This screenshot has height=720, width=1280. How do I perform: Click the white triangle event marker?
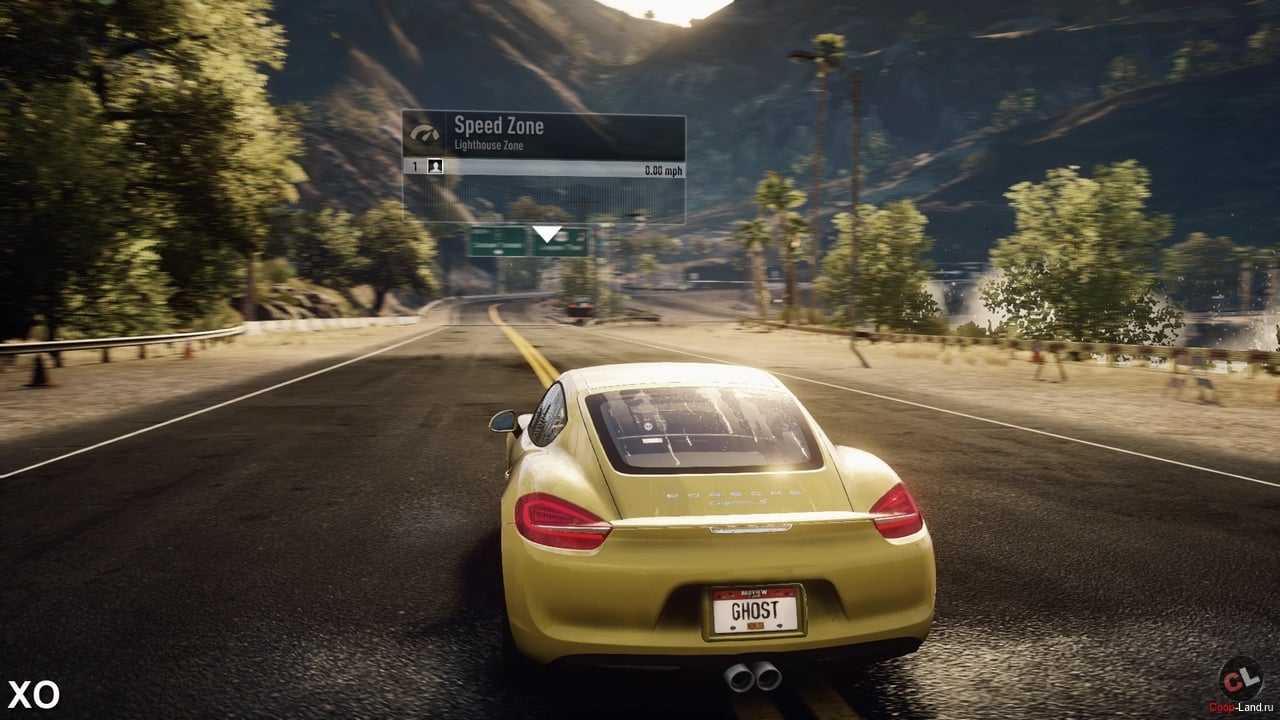[546, 234]
